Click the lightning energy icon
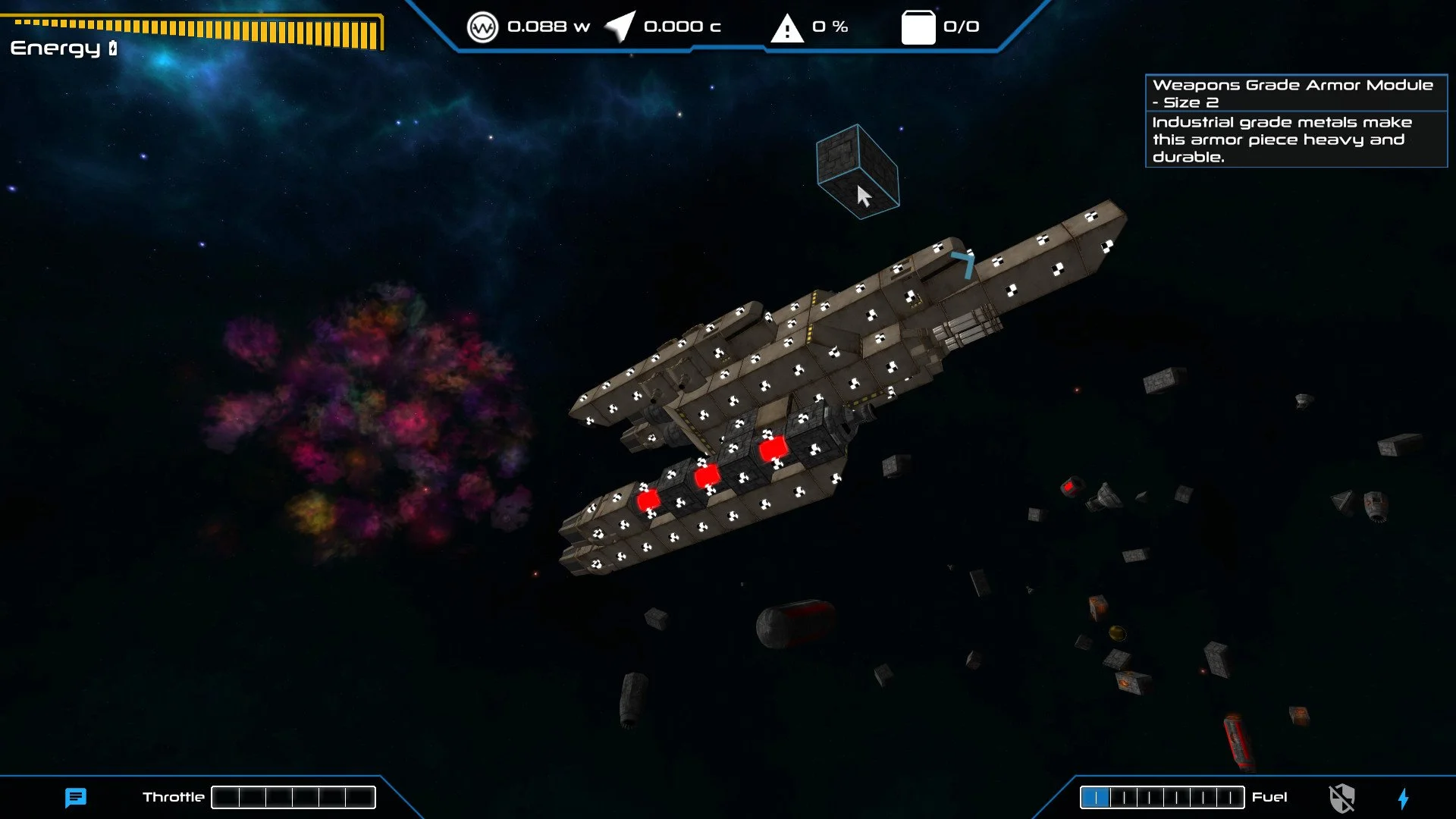This screenshot has height=819, width=1456. [1404, 797]
